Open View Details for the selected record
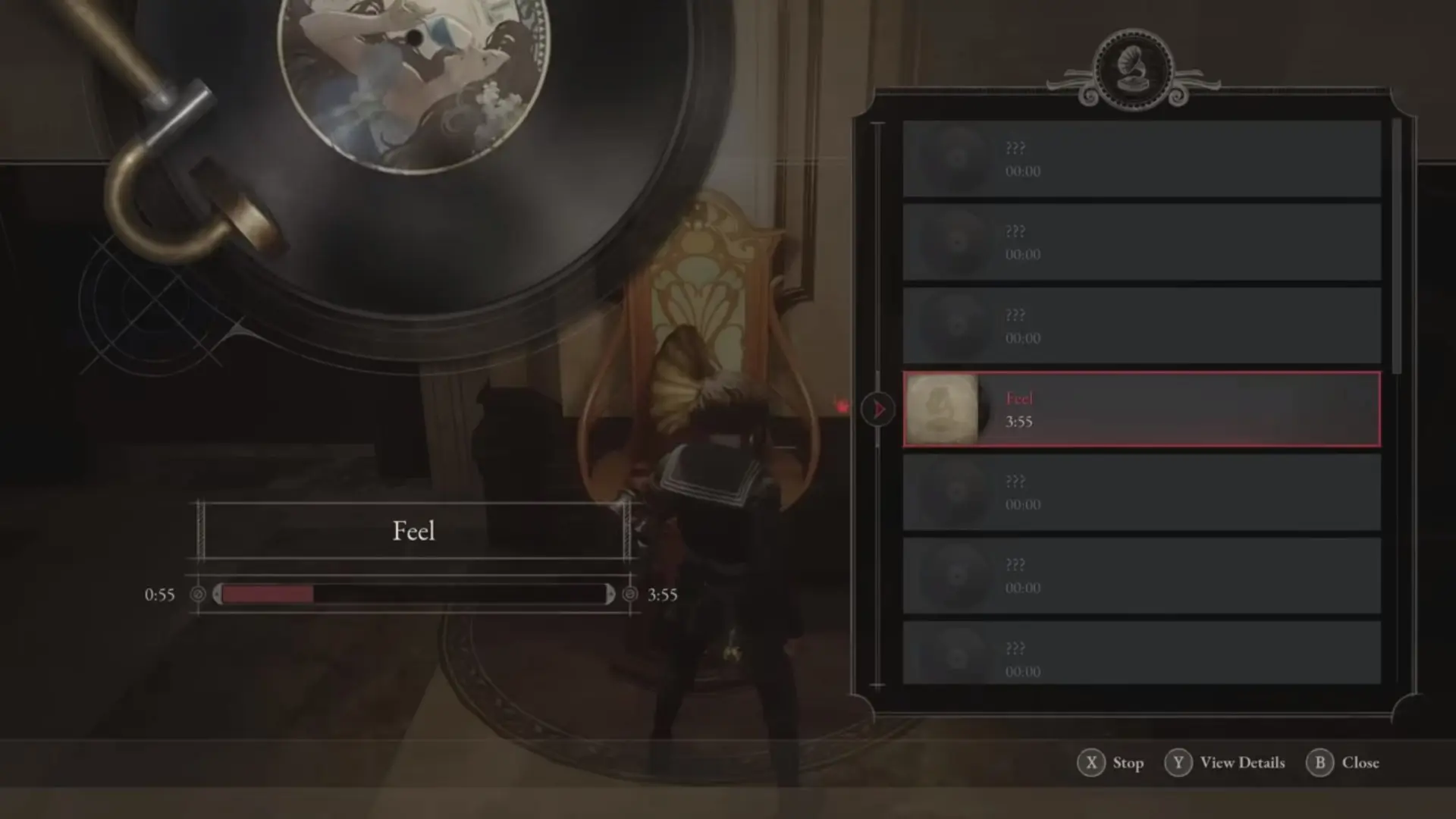The width and height of the screenshot is (1456, 819). click(1241, 763)
